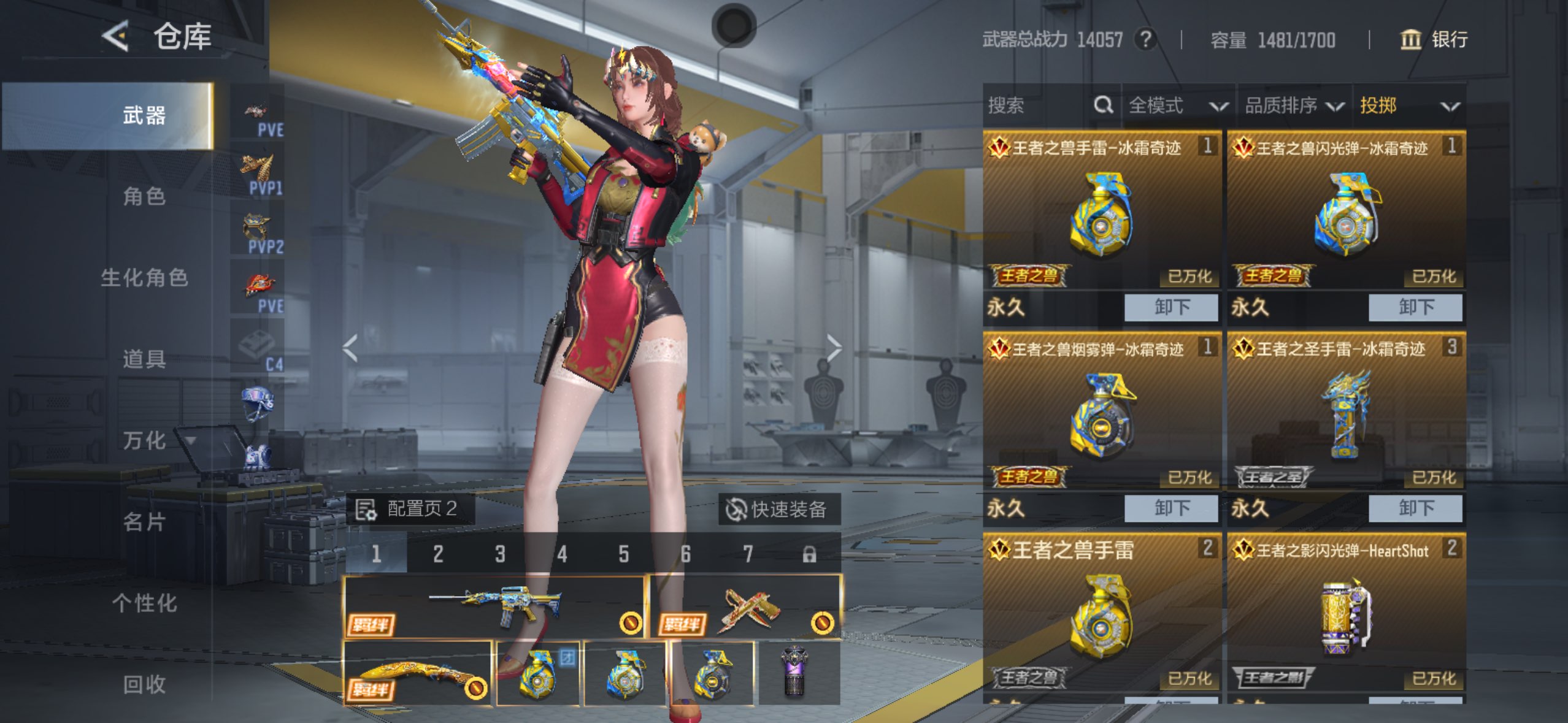Select the 回收 menu entry
Screen dimensions: 1568x723
pos(144,684)
